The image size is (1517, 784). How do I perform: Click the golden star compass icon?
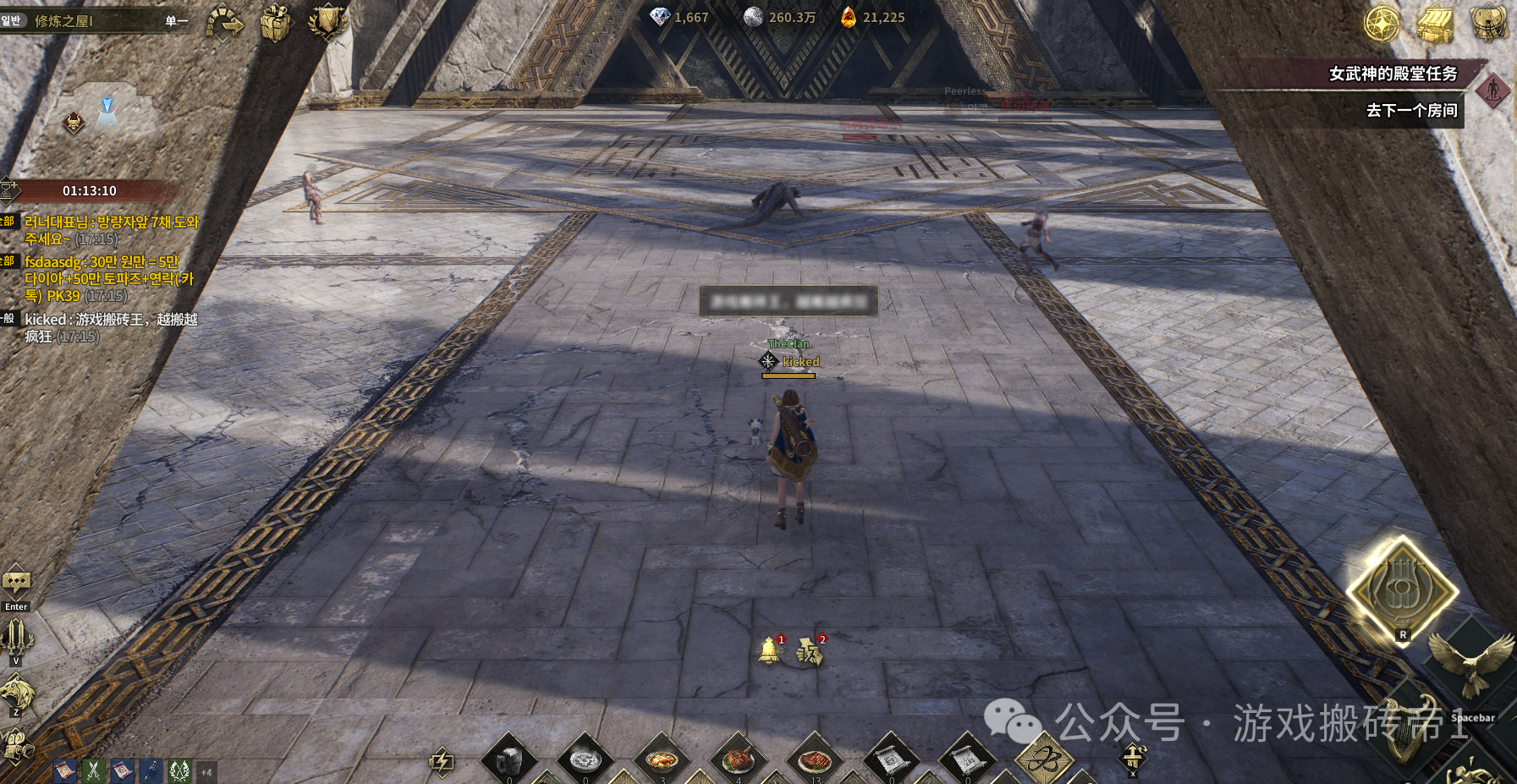click(x=1382, y=24)
